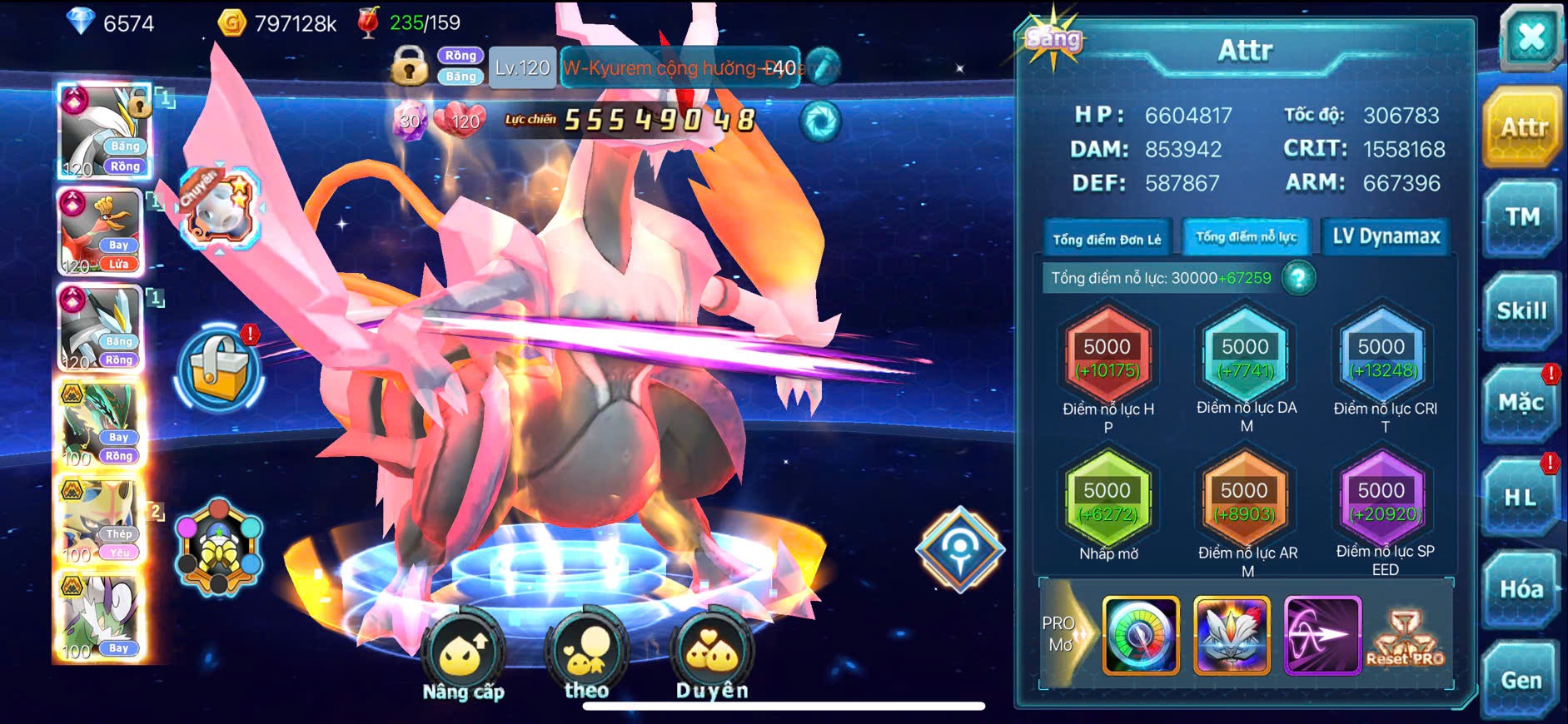Choose the Bay Lửa Pokémon portrait
1568x724 pixels.
102,232
